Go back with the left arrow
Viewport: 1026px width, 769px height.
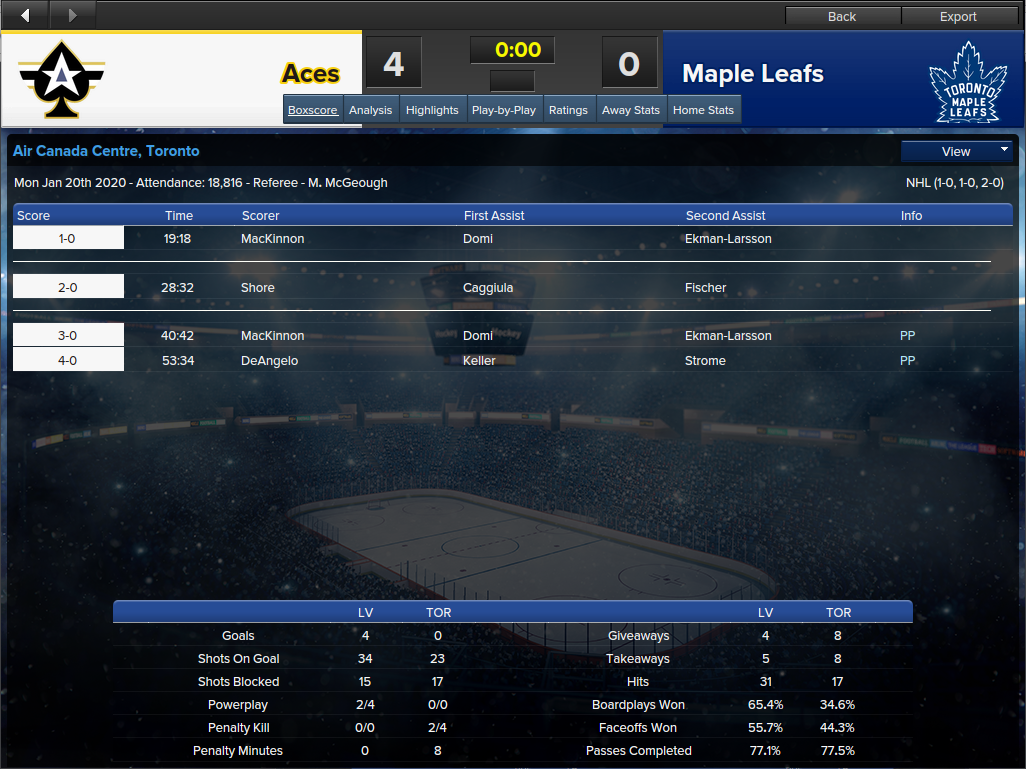click(x=25, y=15)
